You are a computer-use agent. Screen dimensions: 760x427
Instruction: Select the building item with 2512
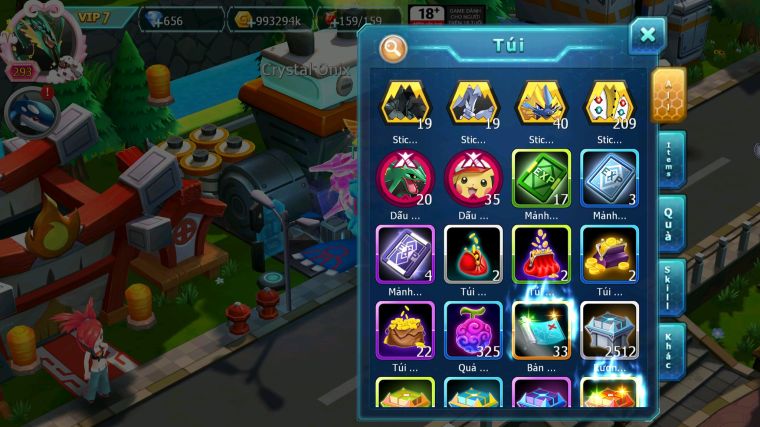point(610,329)
